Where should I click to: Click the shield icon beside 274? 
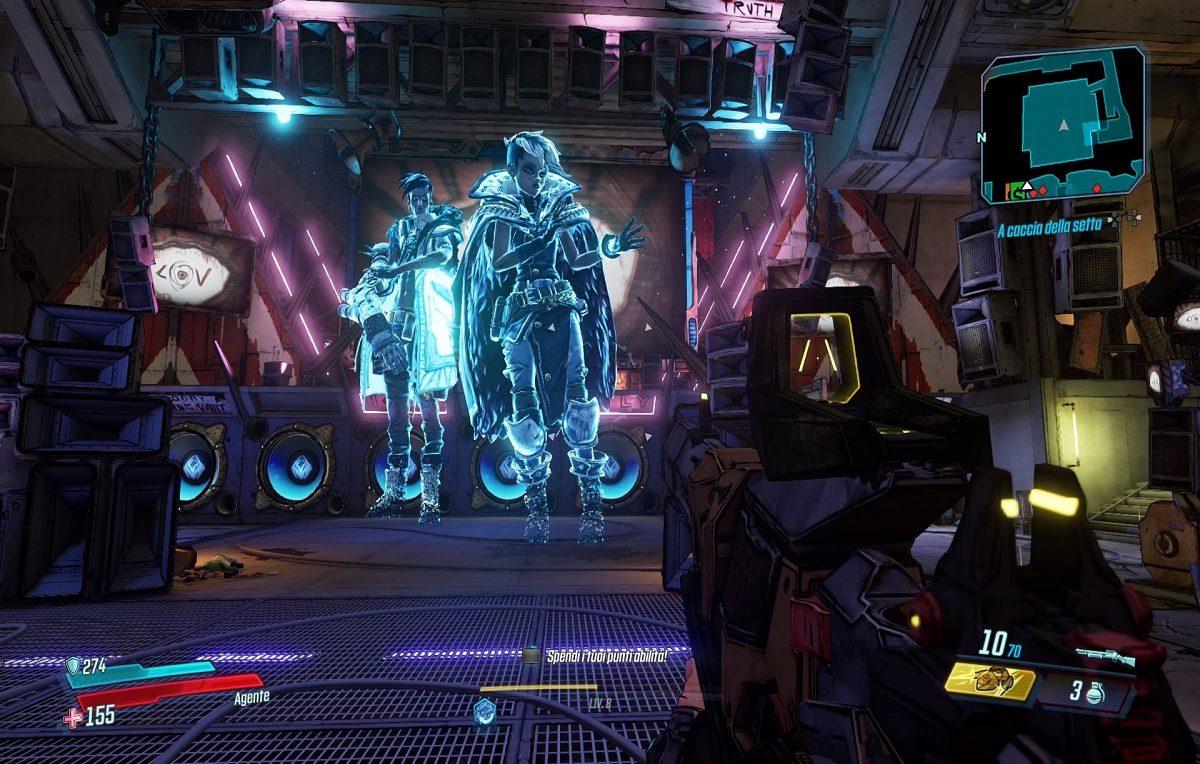[x=74, y=665]
